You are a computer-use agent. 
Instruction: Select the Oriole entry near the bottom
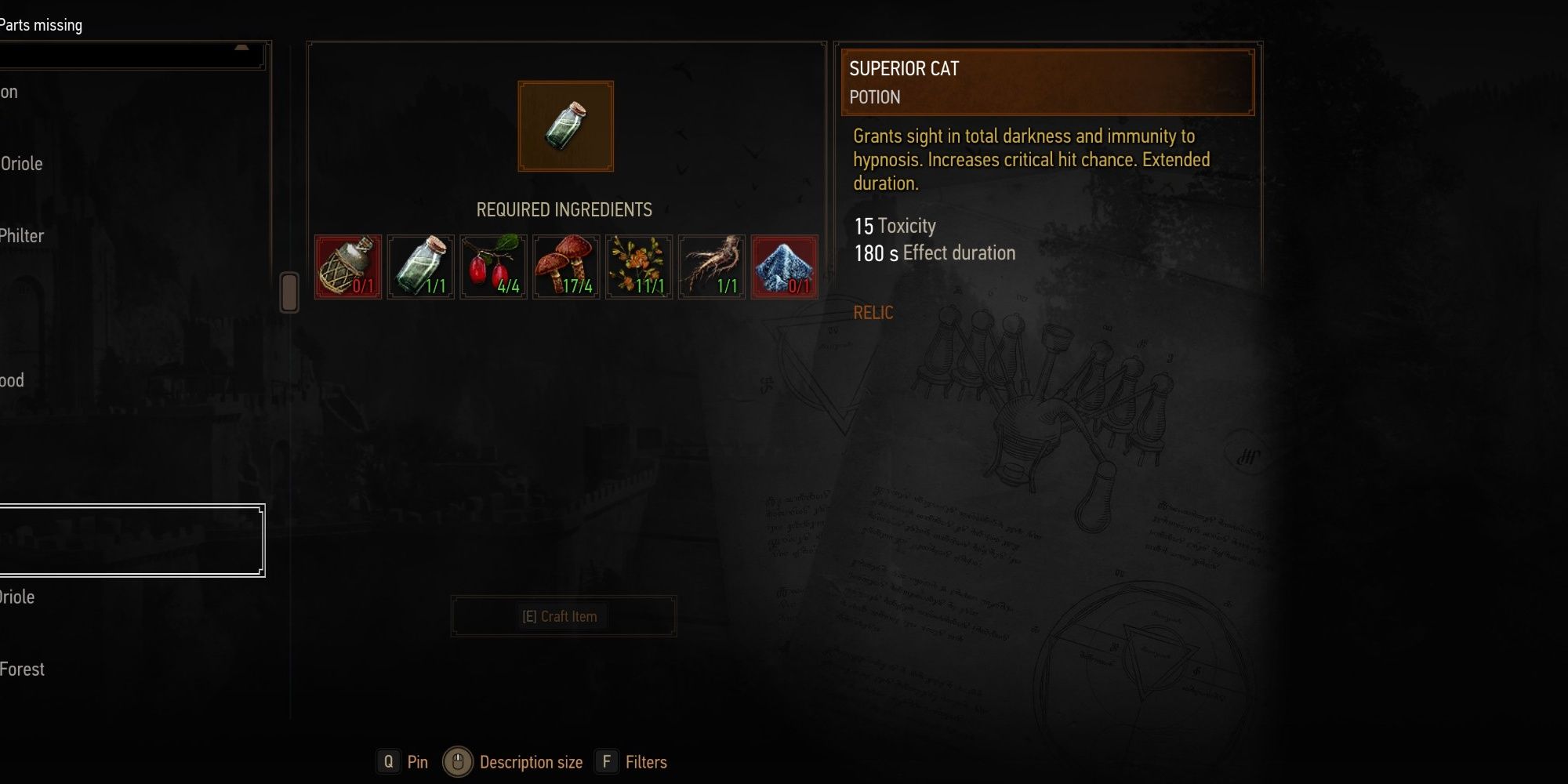[x=18, y=597]
